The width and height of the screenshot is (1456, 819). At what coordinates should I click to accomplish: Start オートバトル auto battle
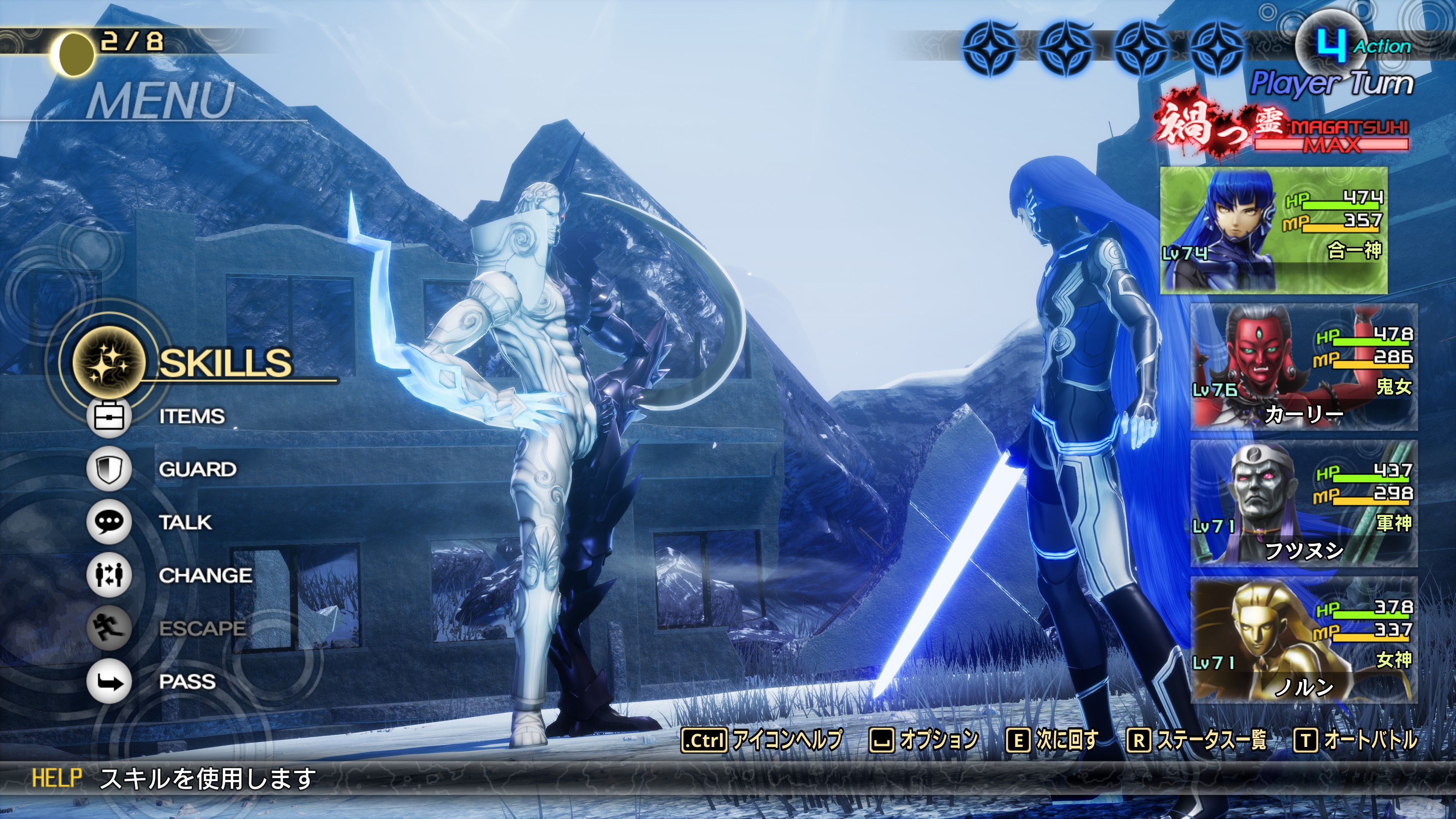point(1370,740)
